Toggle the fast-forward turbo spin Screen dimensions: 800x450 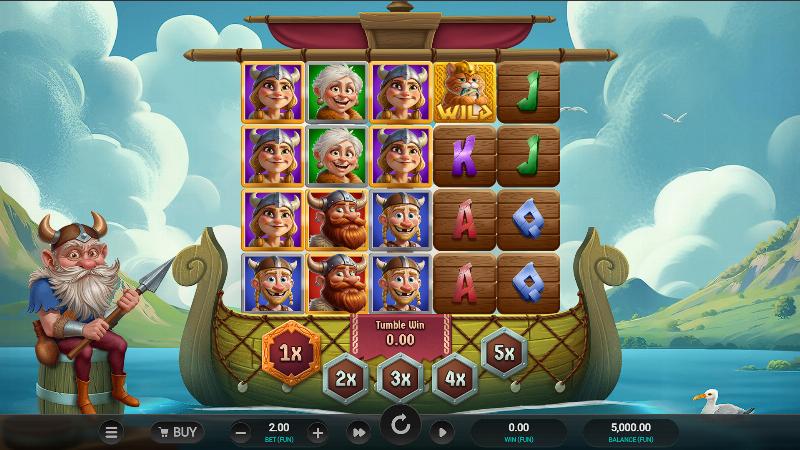(x=358, y=432)
